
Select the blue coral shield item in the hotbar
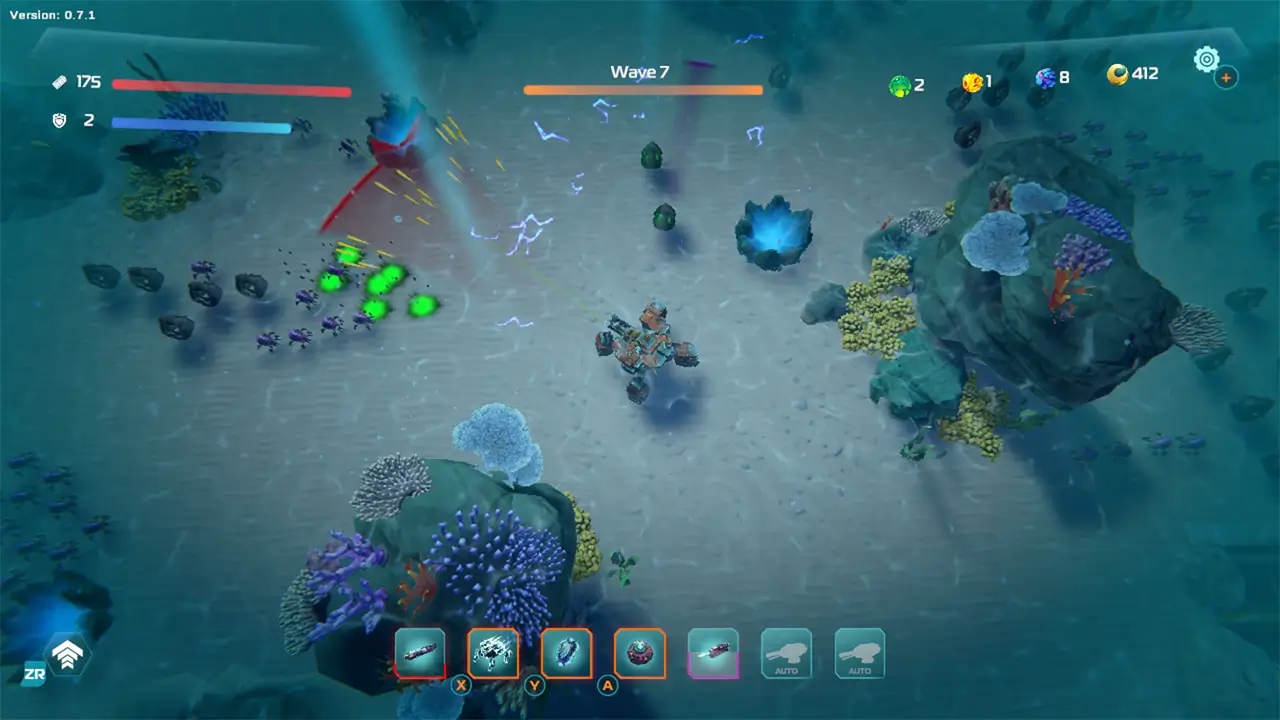pos(567,653)
